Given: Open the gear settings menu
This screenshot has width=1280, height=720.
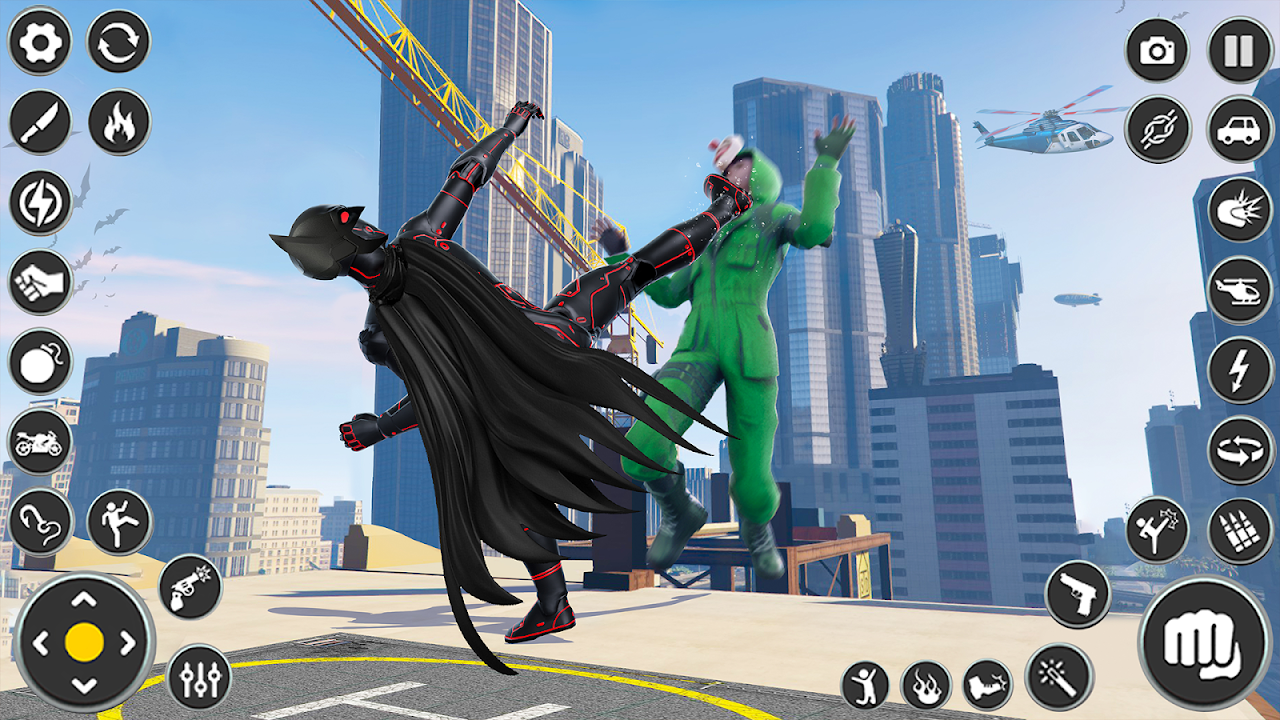Looking at the screenshot, I should click(x=39, y=42).
